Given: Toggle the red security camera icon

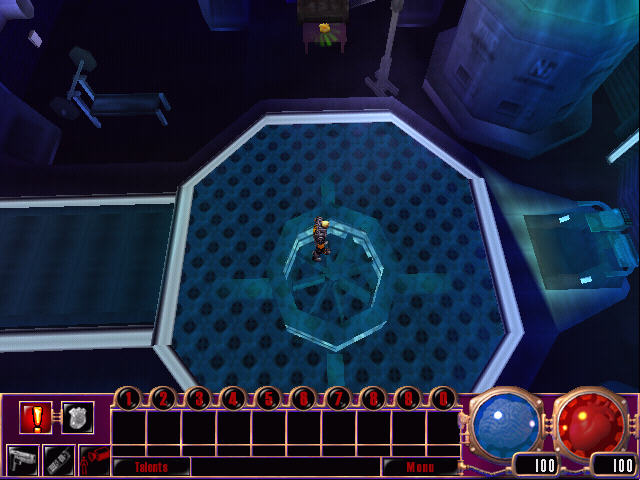Looking at the screenshot, I should click(x=94, y=460).
